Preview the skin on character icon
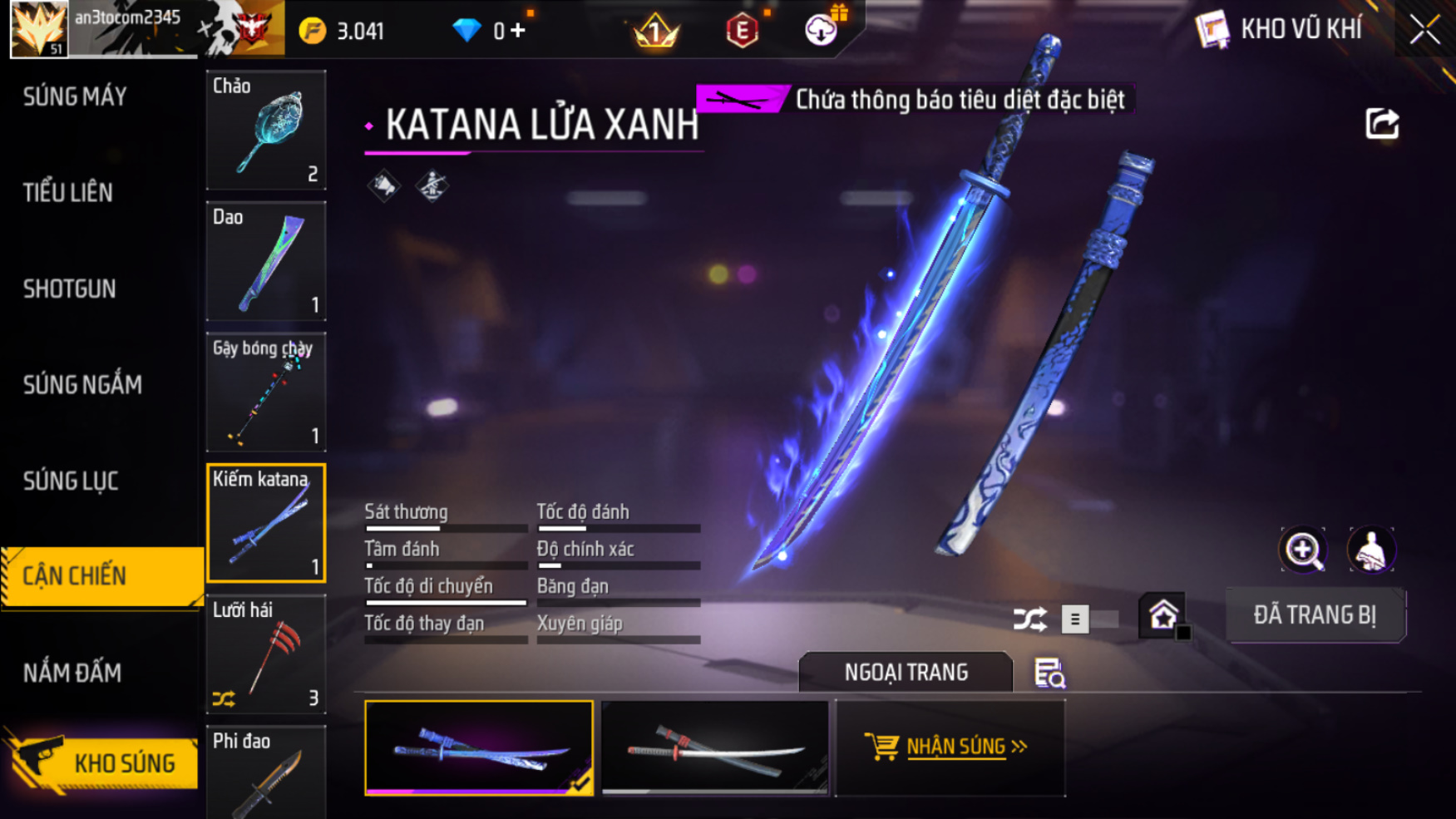 coord(1370,550)
